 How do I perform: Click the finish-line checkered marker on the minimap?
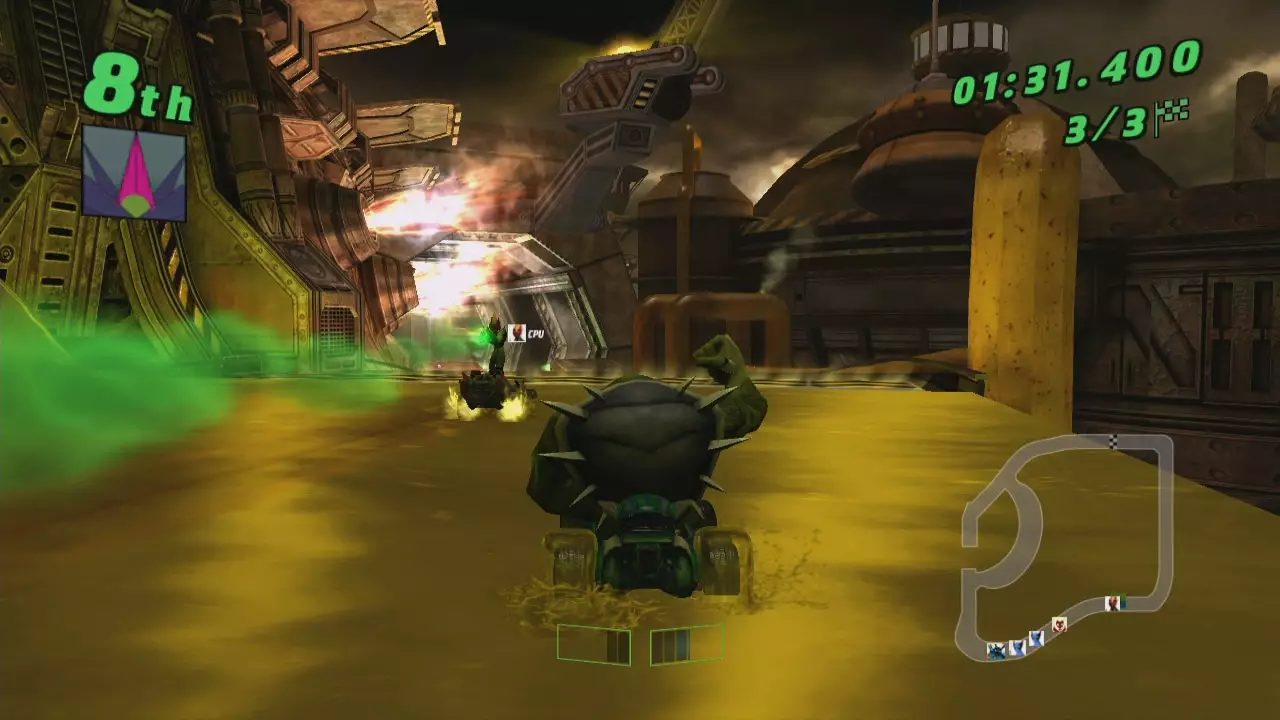1113,441
